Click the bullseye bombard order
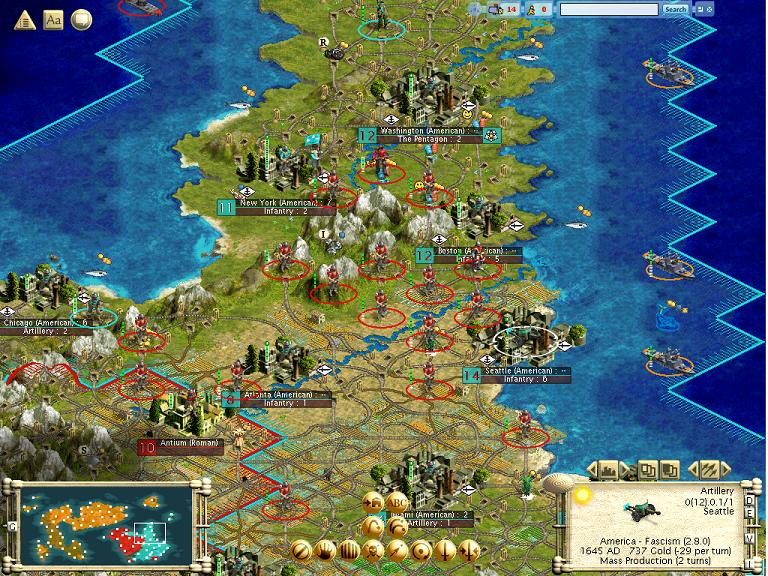 422,550
